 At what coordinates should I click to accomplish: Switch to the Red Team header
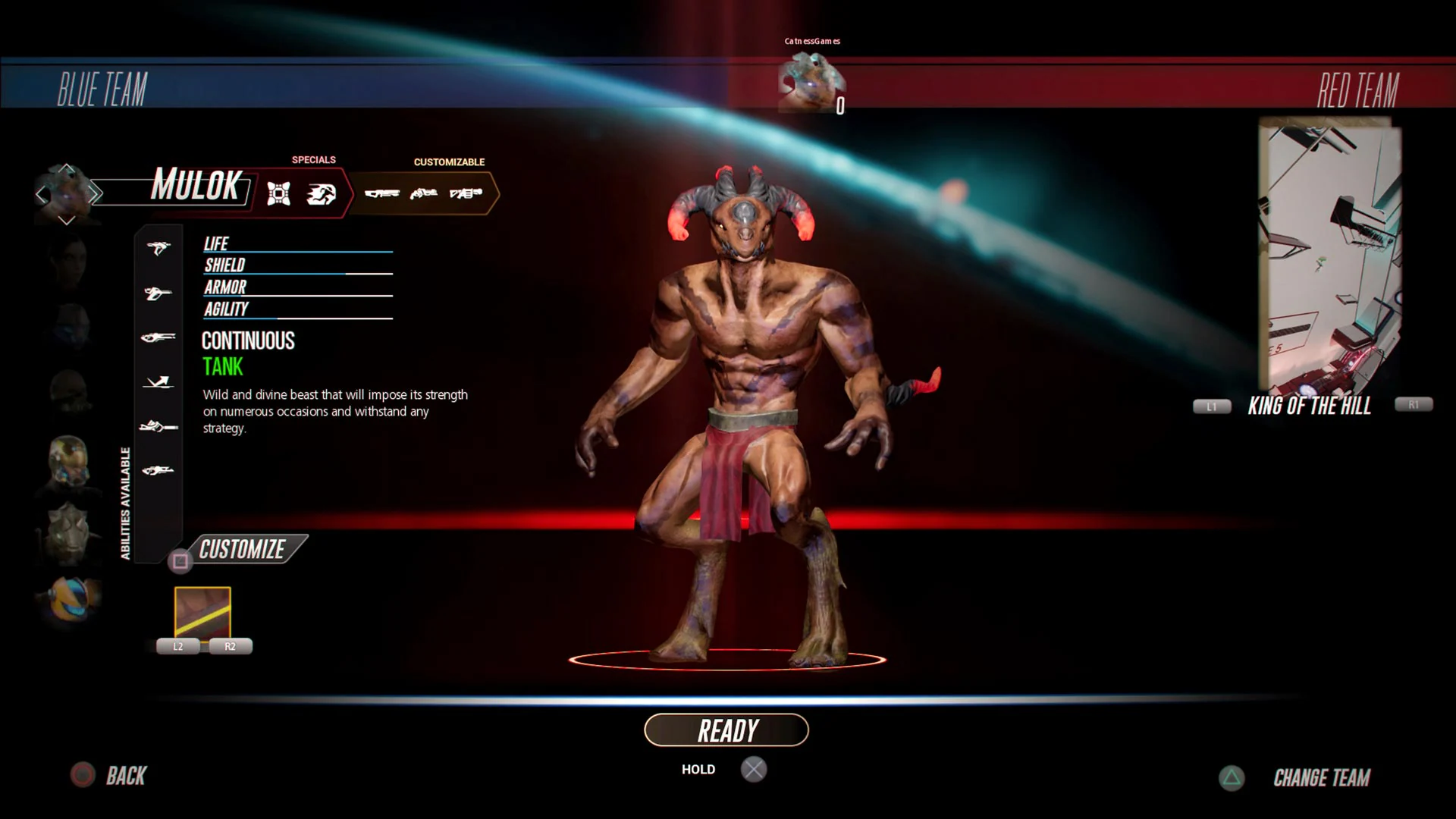click(x=1357, y=89)
